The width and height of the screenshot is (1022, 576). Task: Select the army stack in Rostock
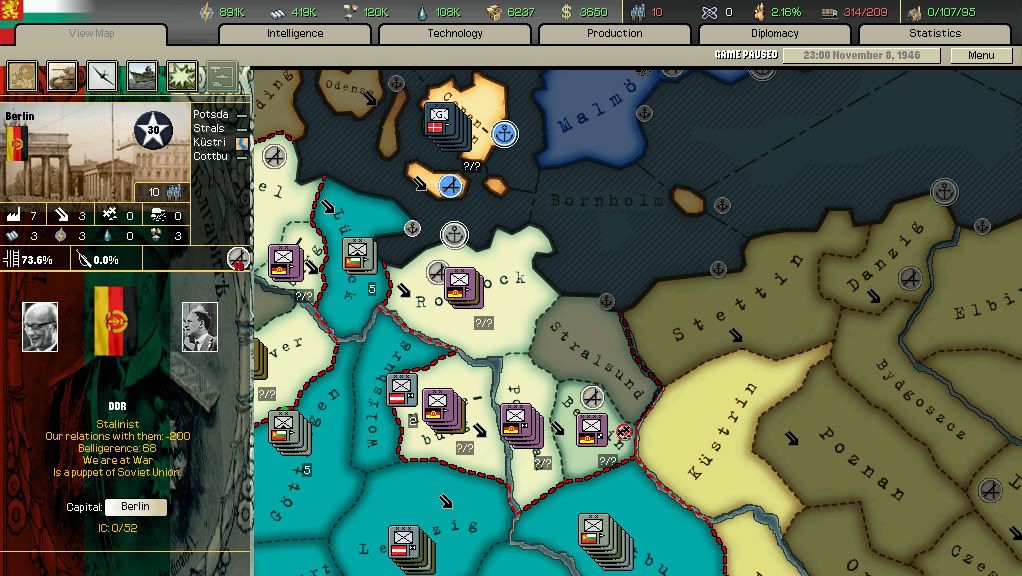(x=459, y=284)
